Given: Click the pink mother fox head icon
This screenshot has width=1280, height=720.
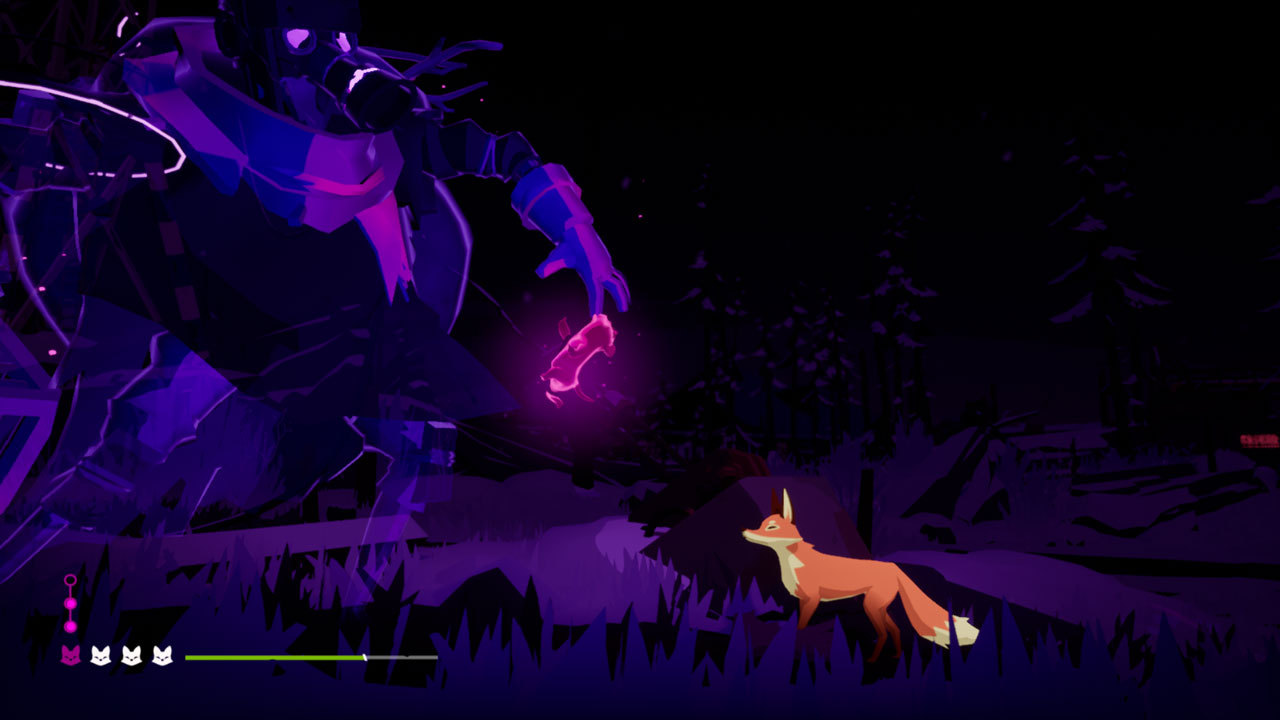Looking at the screenshot, I should [70, 656].
